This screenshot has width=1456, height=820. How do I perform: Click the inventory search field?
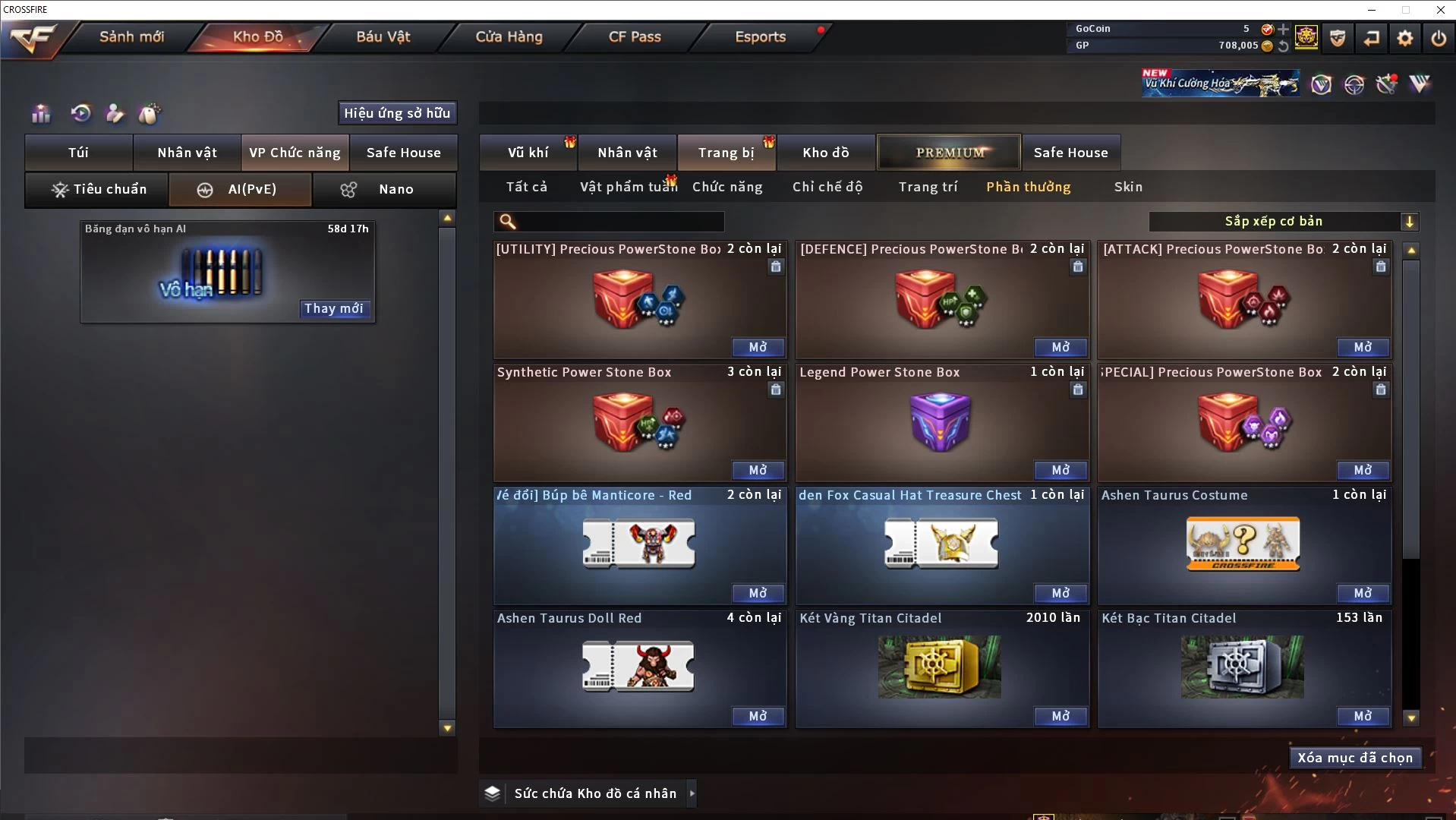pos(619,222)
